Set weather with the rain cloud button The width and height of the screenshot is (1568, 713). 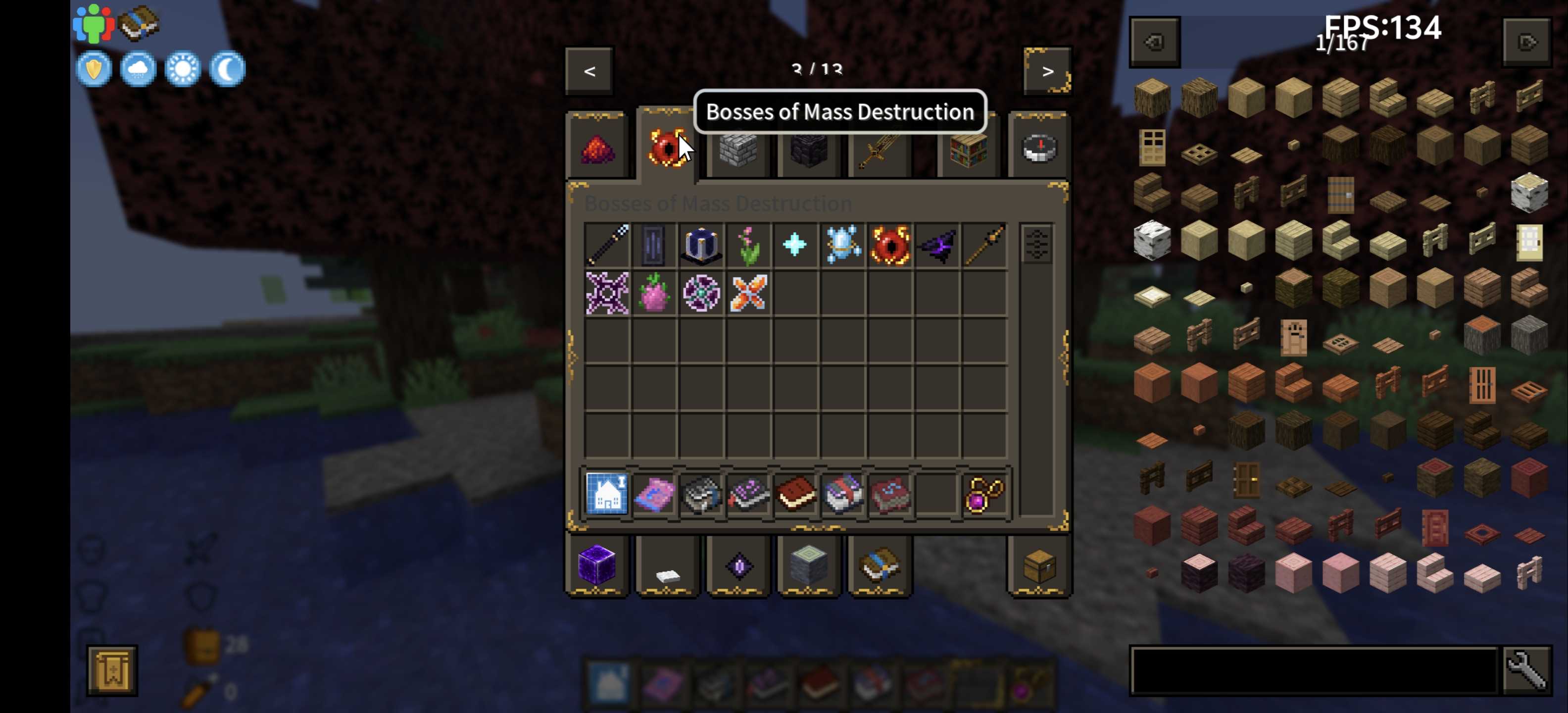(138, 69)
